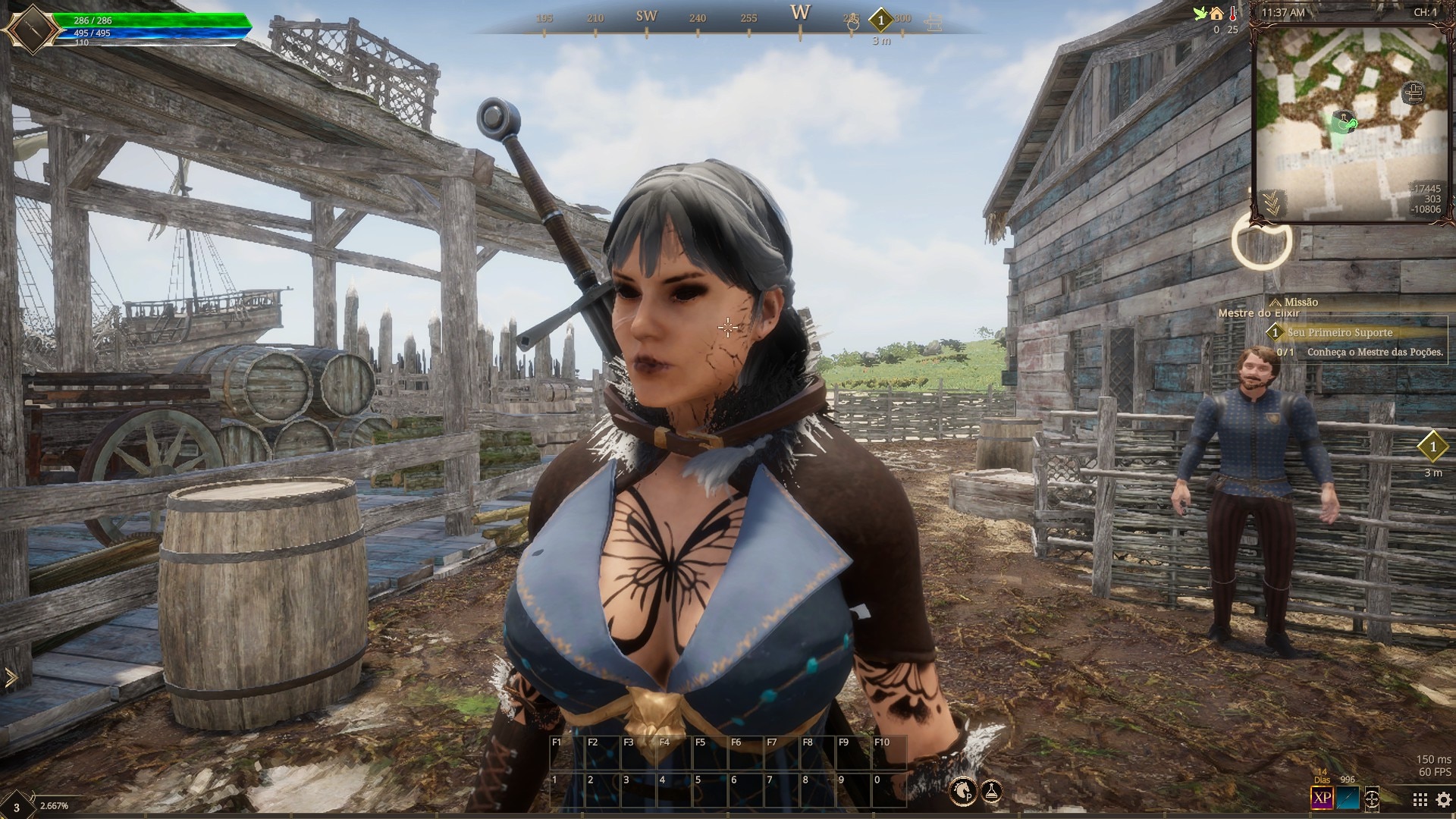Click the purple XP boost icon
The image size is (1456, 819).
pos(1323,798)
